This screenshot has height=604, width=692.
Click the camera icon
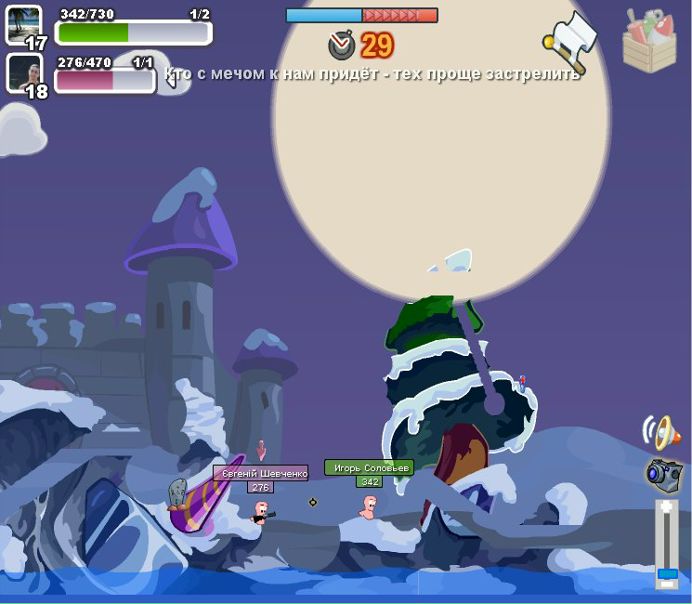coord(663,473)
